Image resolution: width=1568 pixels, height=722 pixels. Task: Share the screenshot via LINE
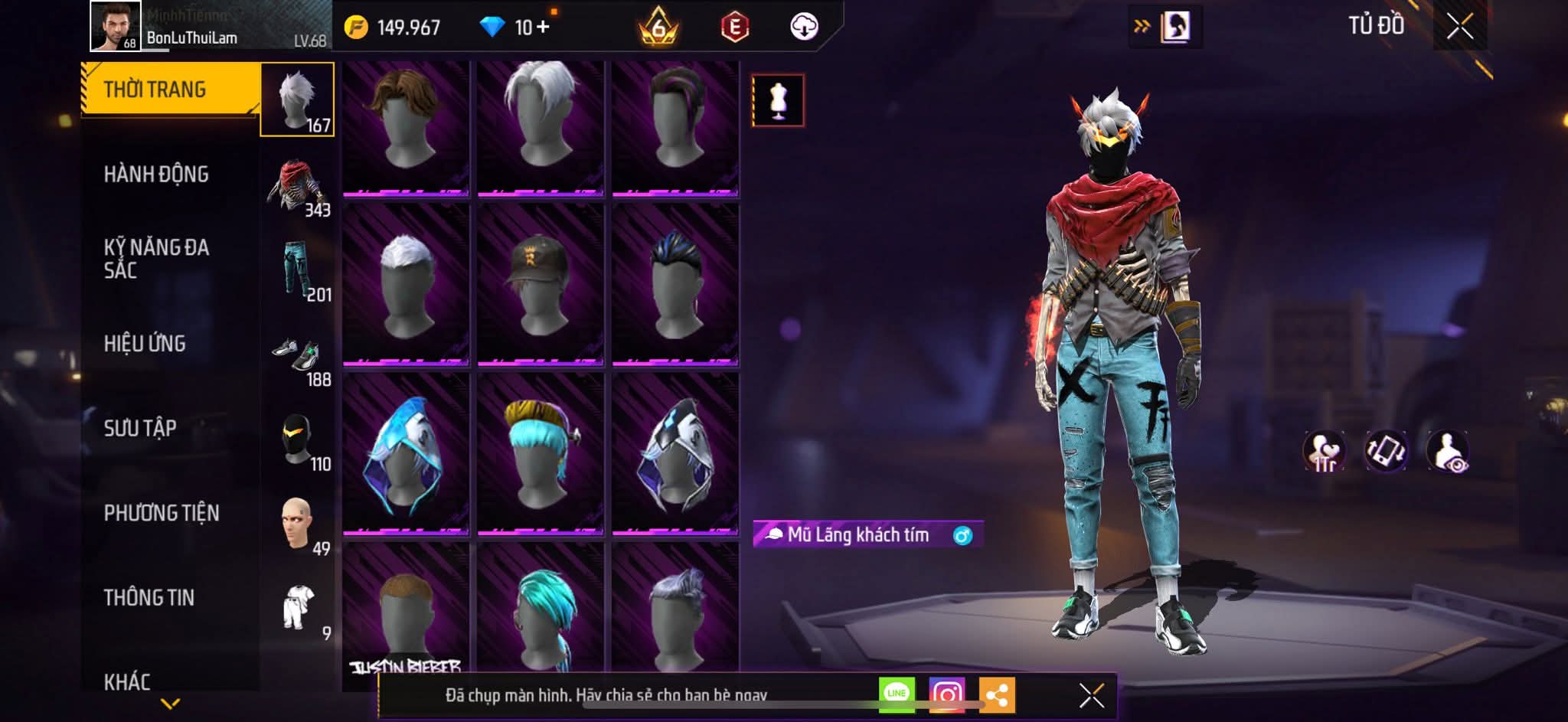pyautogui.click(x=897, y=694)
